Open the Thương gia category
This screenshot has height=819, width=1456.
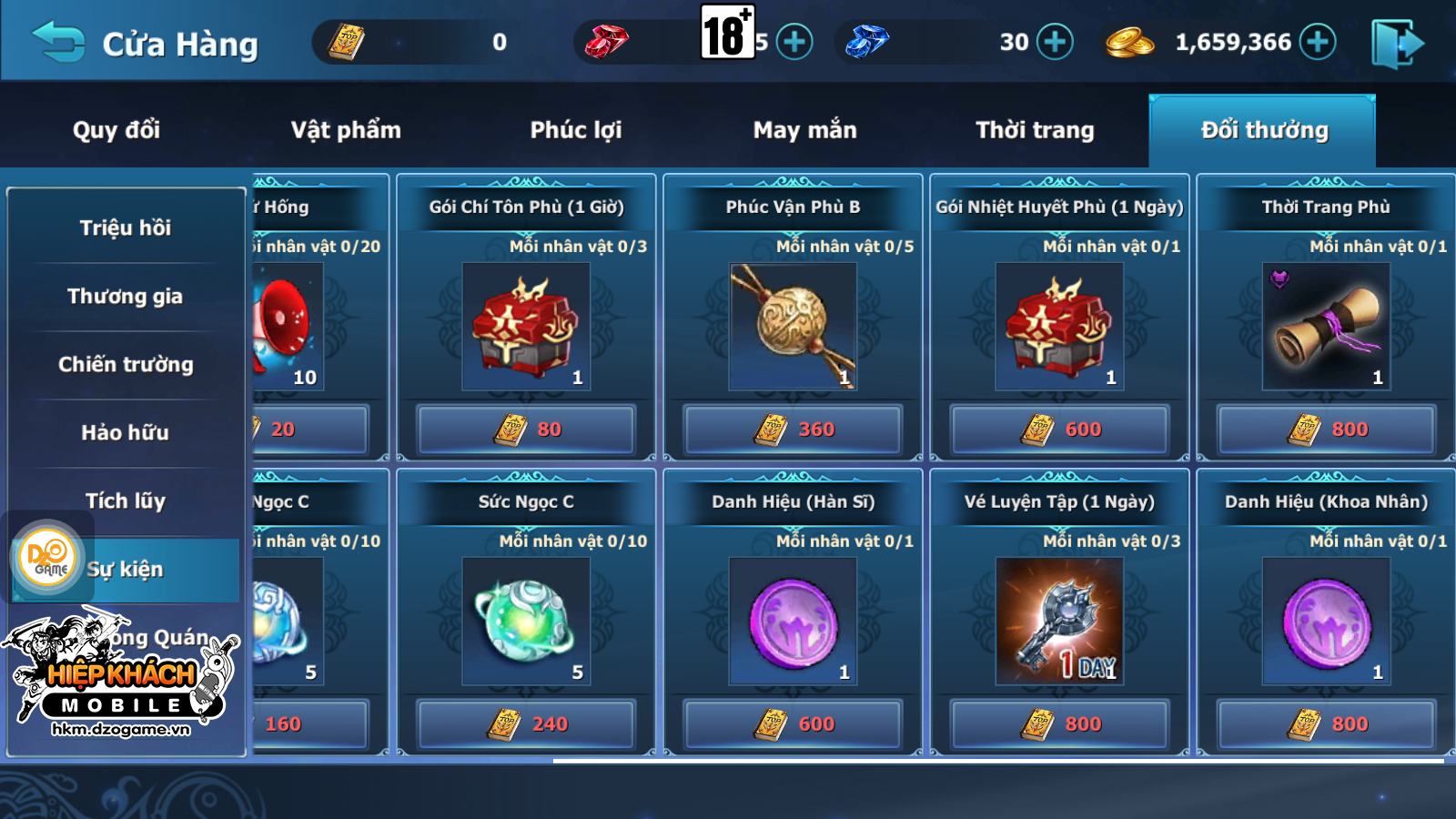pos(126,296)
